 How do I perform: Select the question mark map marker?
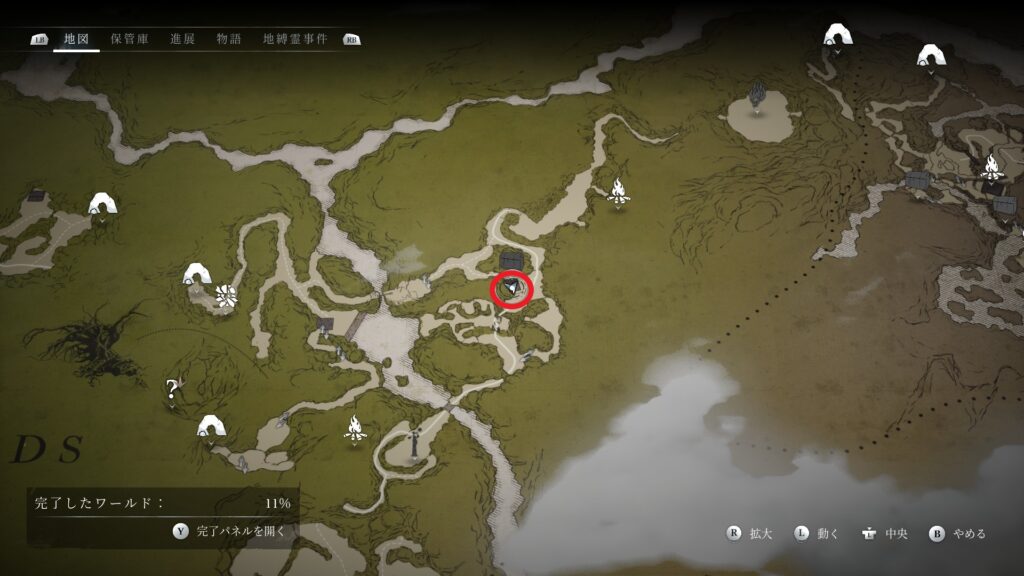[x=172, y=389]
